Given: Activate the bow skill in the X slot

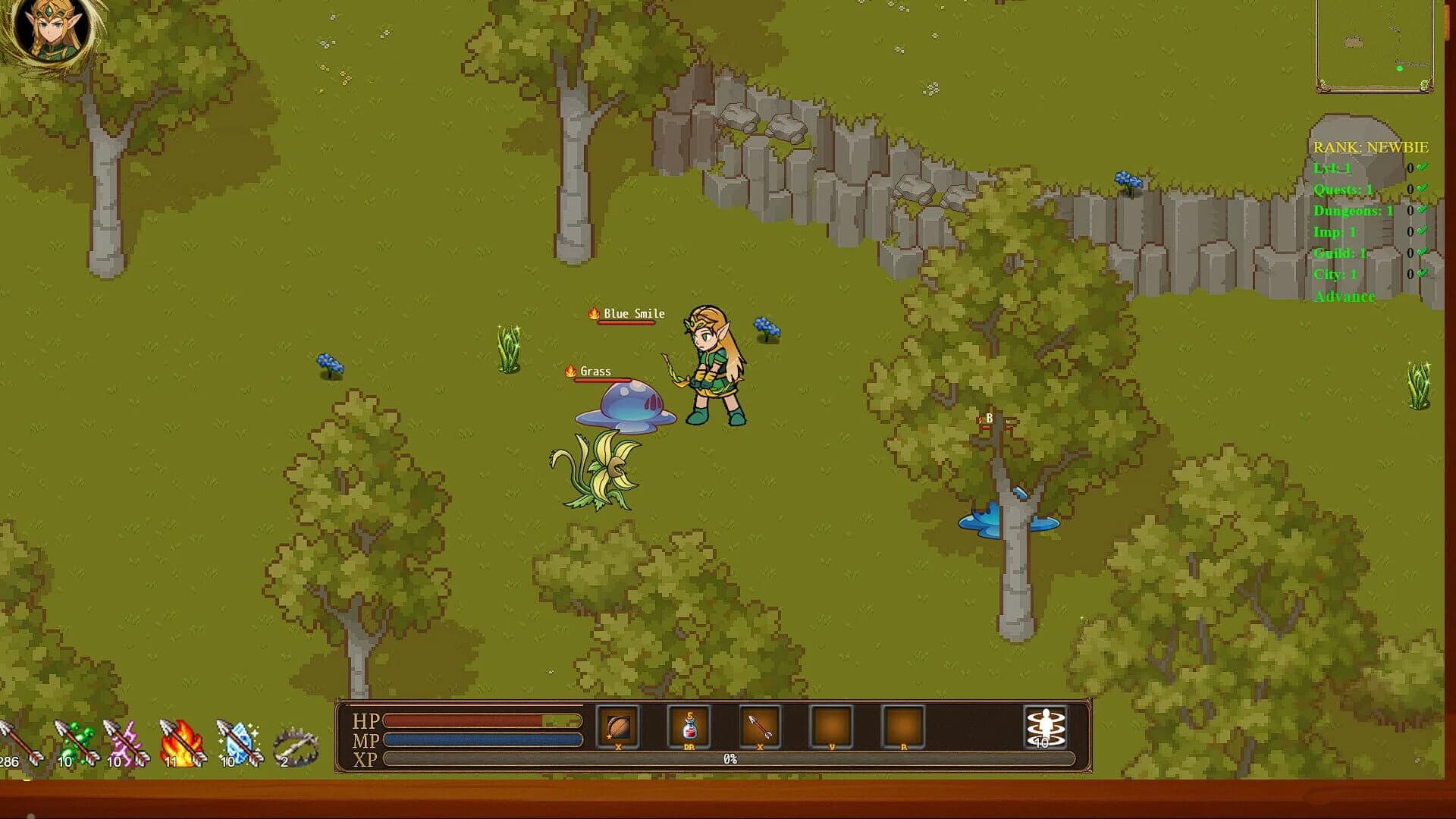Looking at the screenshot, I should [617, 726].
